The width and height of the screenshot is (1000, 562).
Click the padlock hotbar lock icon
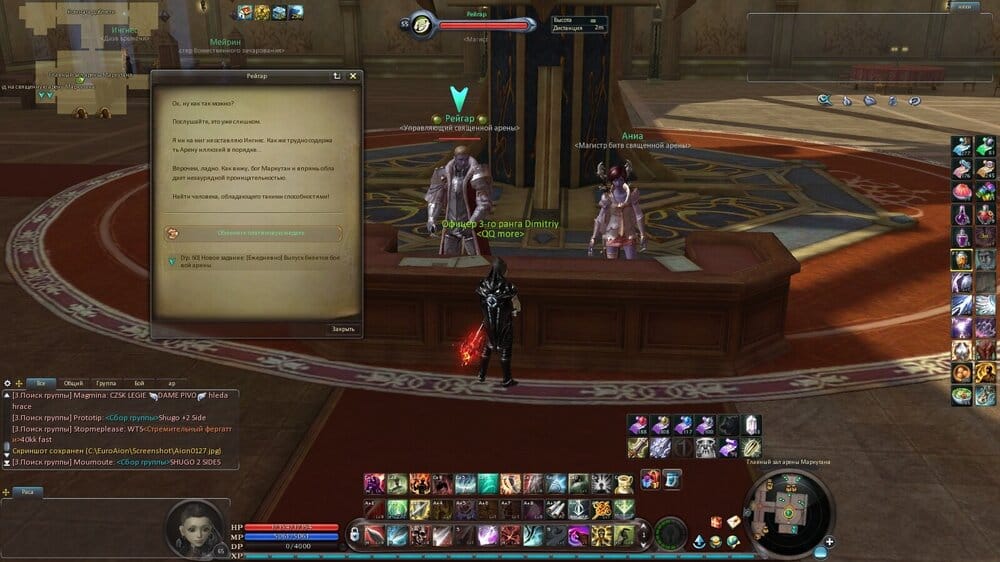pos(353,536)
